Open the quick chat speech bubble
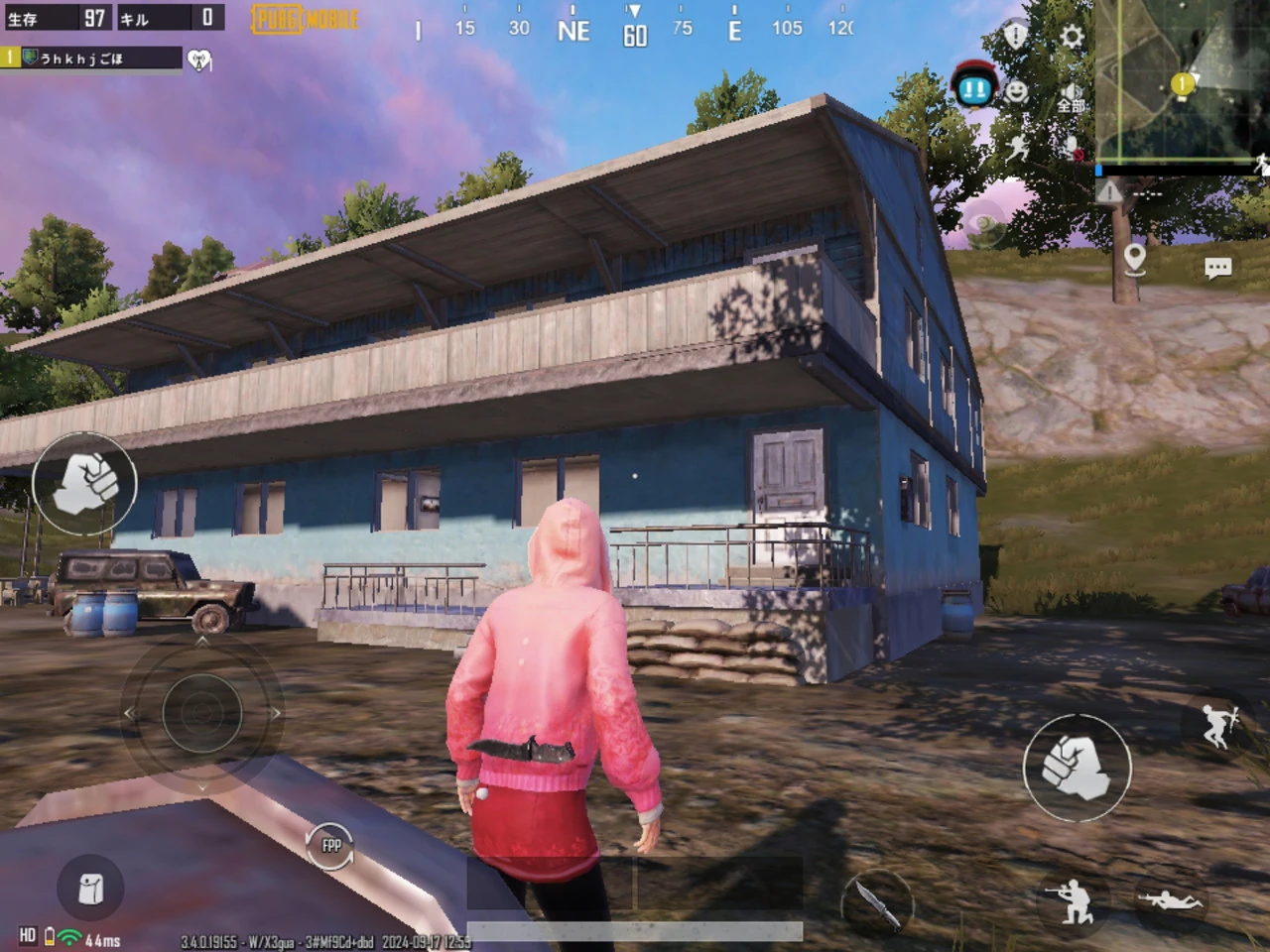 click(x=1217, y=268)
